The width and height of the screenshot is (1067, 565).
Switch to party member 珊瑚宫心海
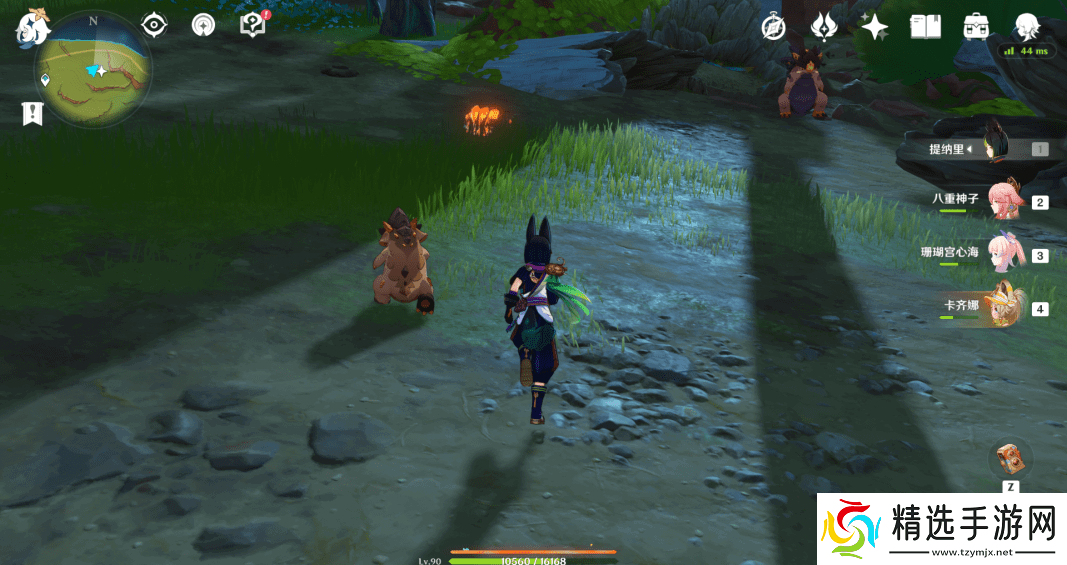tap(1003, 254)
